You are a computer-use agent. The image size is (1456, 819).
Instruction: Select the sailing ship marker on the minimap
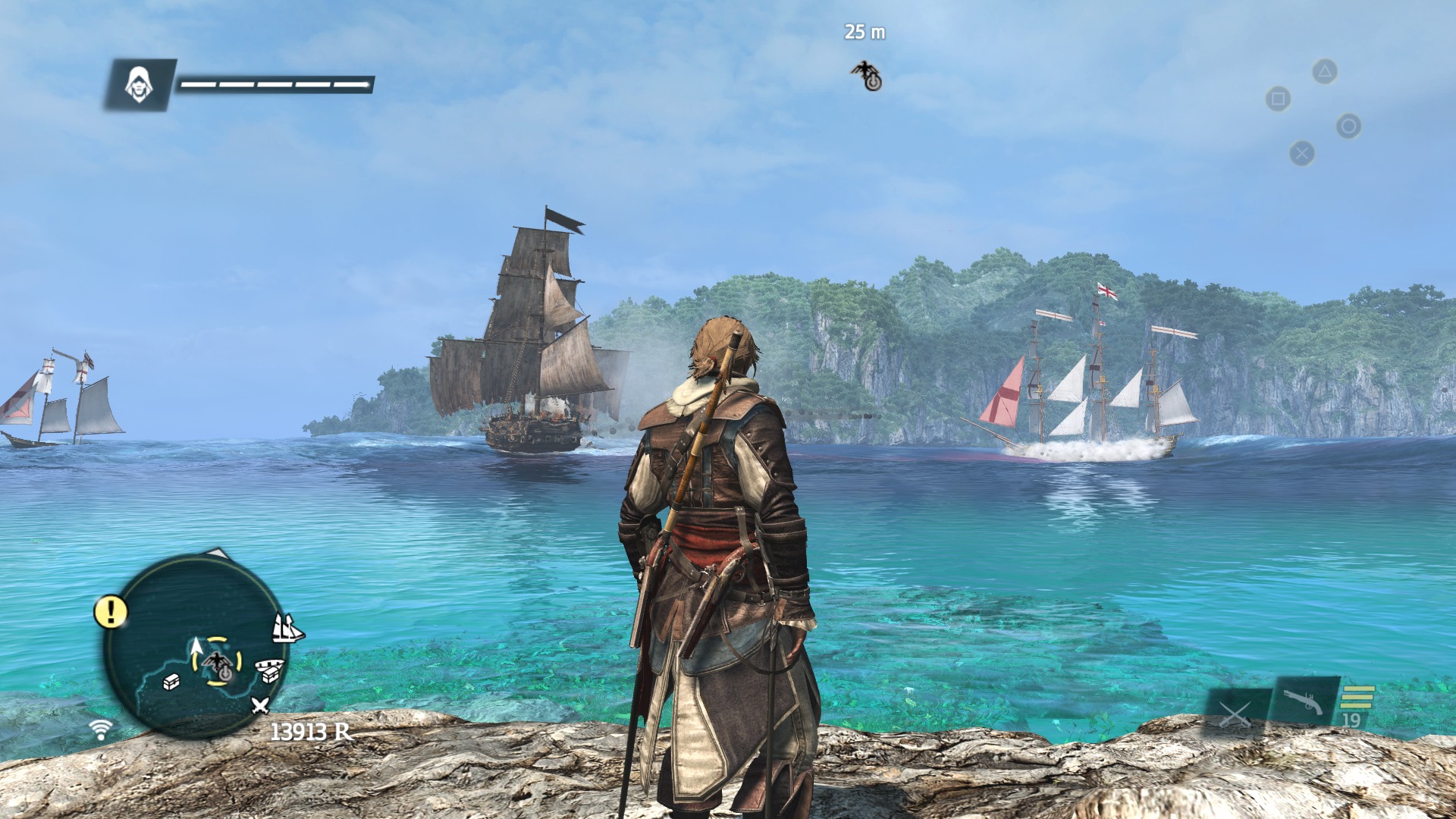pyautogui.click(x=287, y=628)
